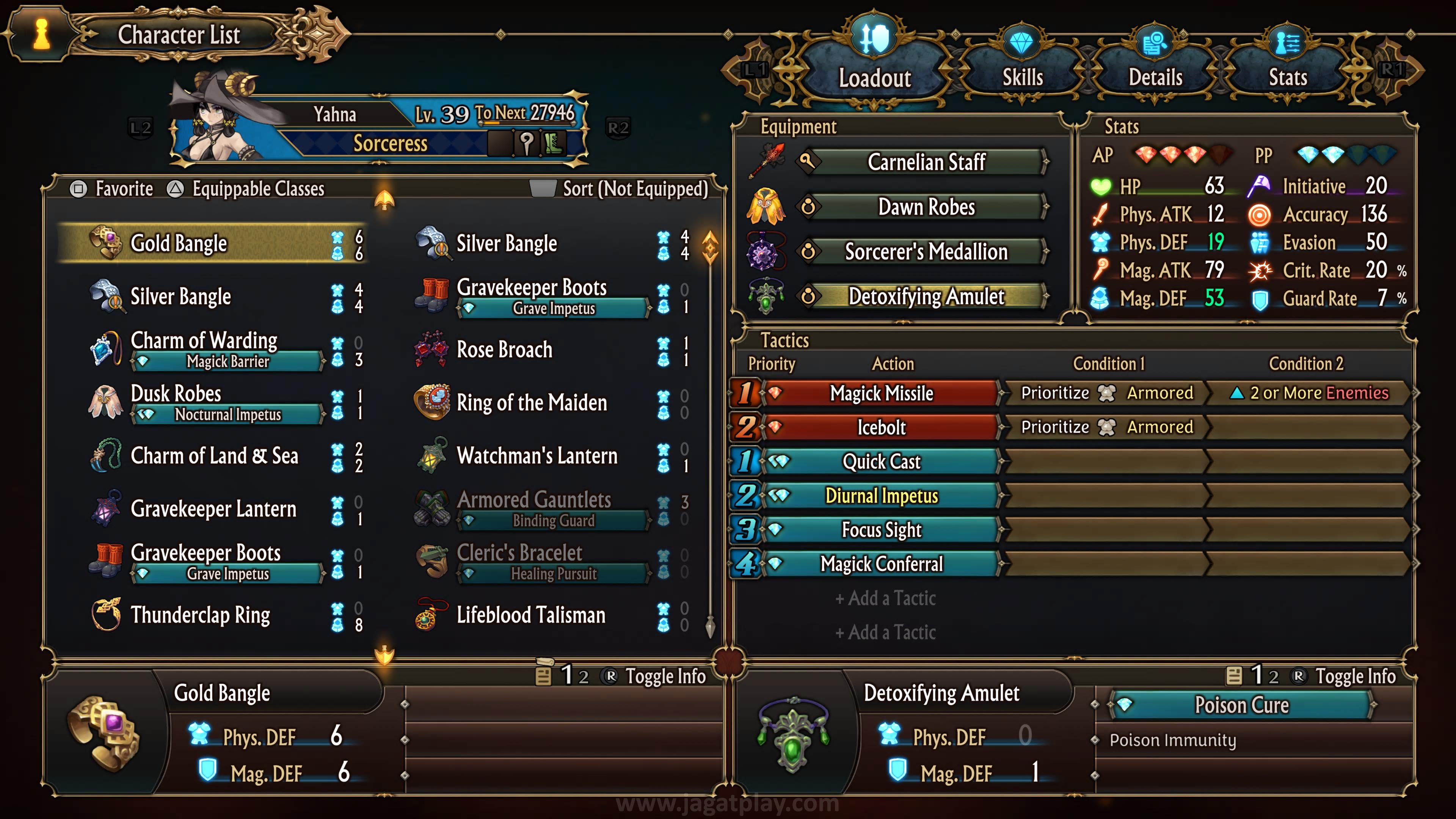Select the Loadout tab
1456x819 pixels.
(x=874, y=76)
